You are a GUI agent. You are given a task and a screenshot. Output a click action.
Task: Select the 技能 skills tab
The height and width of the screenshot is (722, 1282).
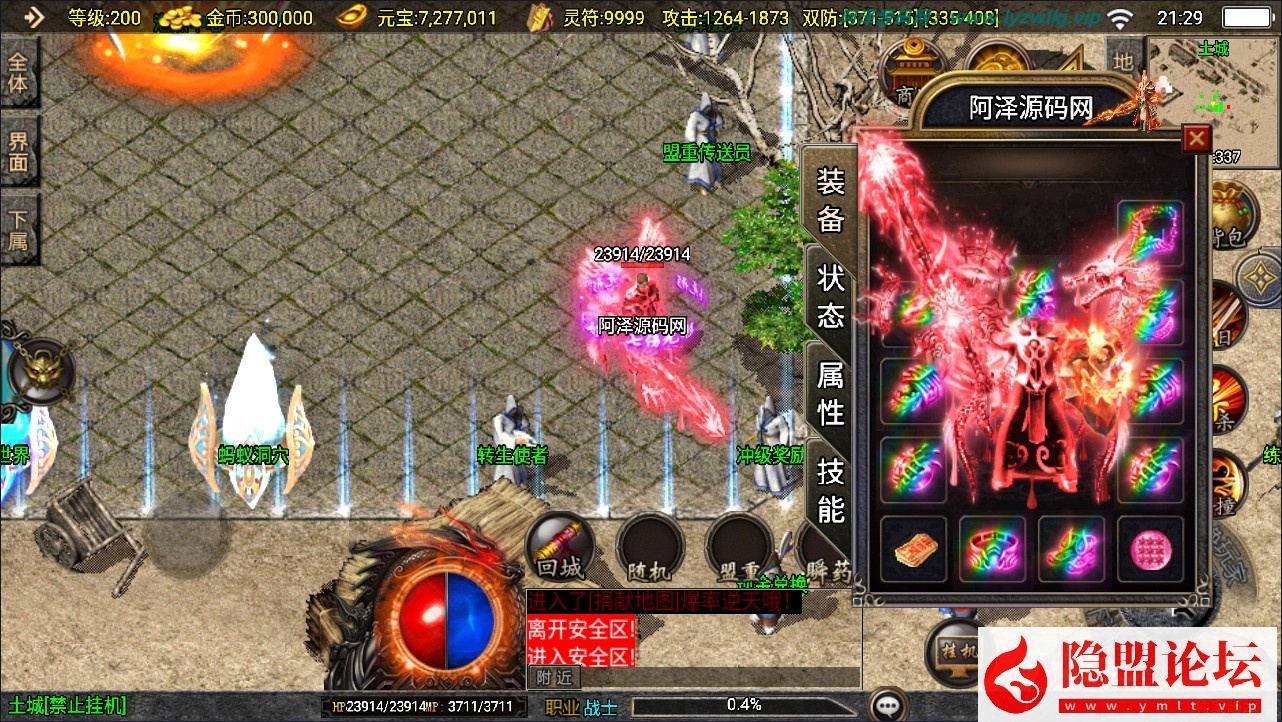[x=831, y=490]
